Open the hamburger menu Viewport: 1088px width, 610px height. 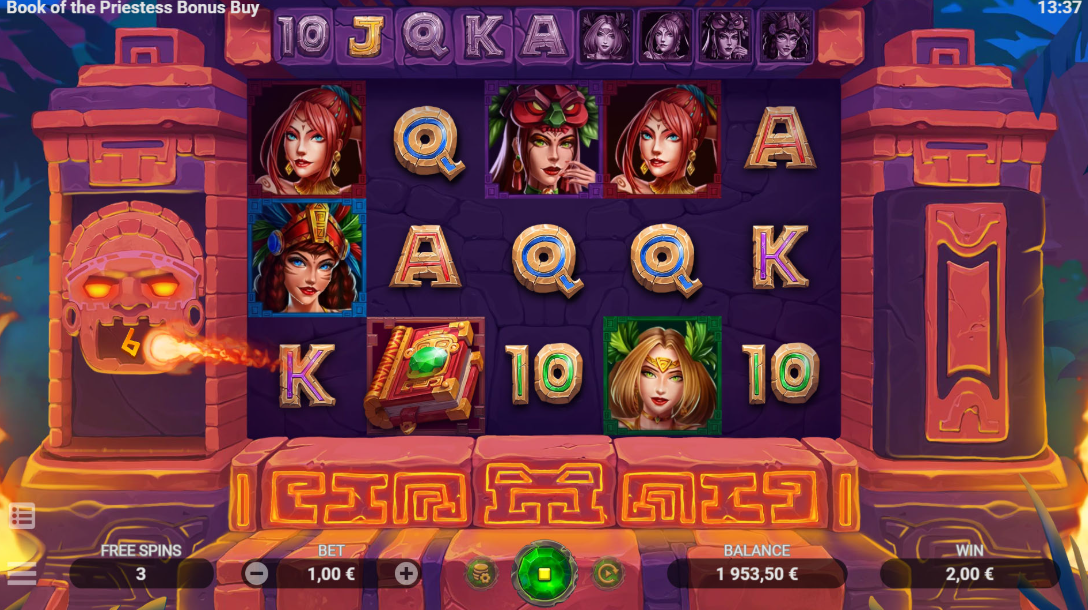[x=21, y=575]
